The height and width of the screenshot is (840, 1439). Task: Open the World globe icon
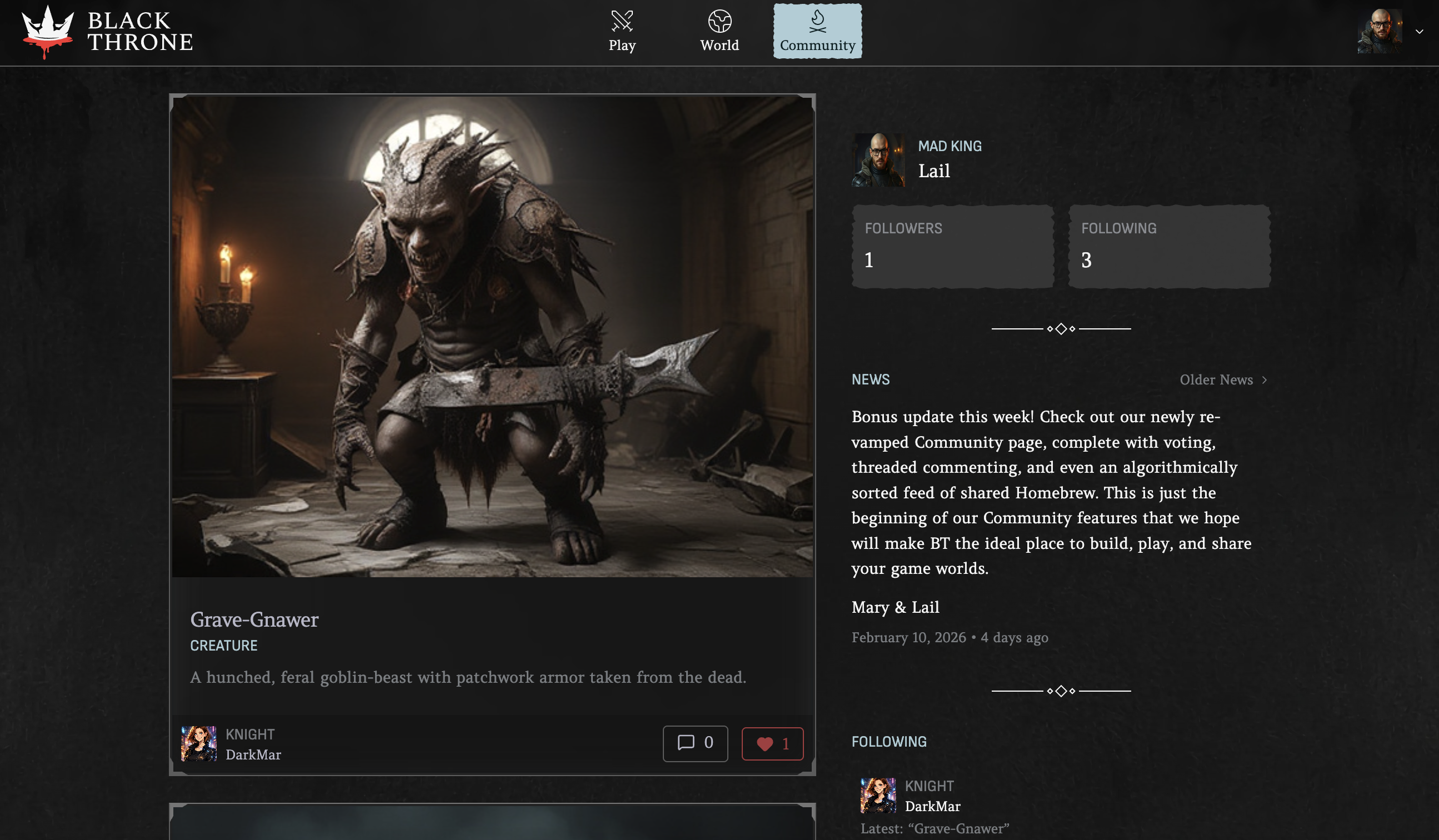pyautogui.click(x=720, y=22)
